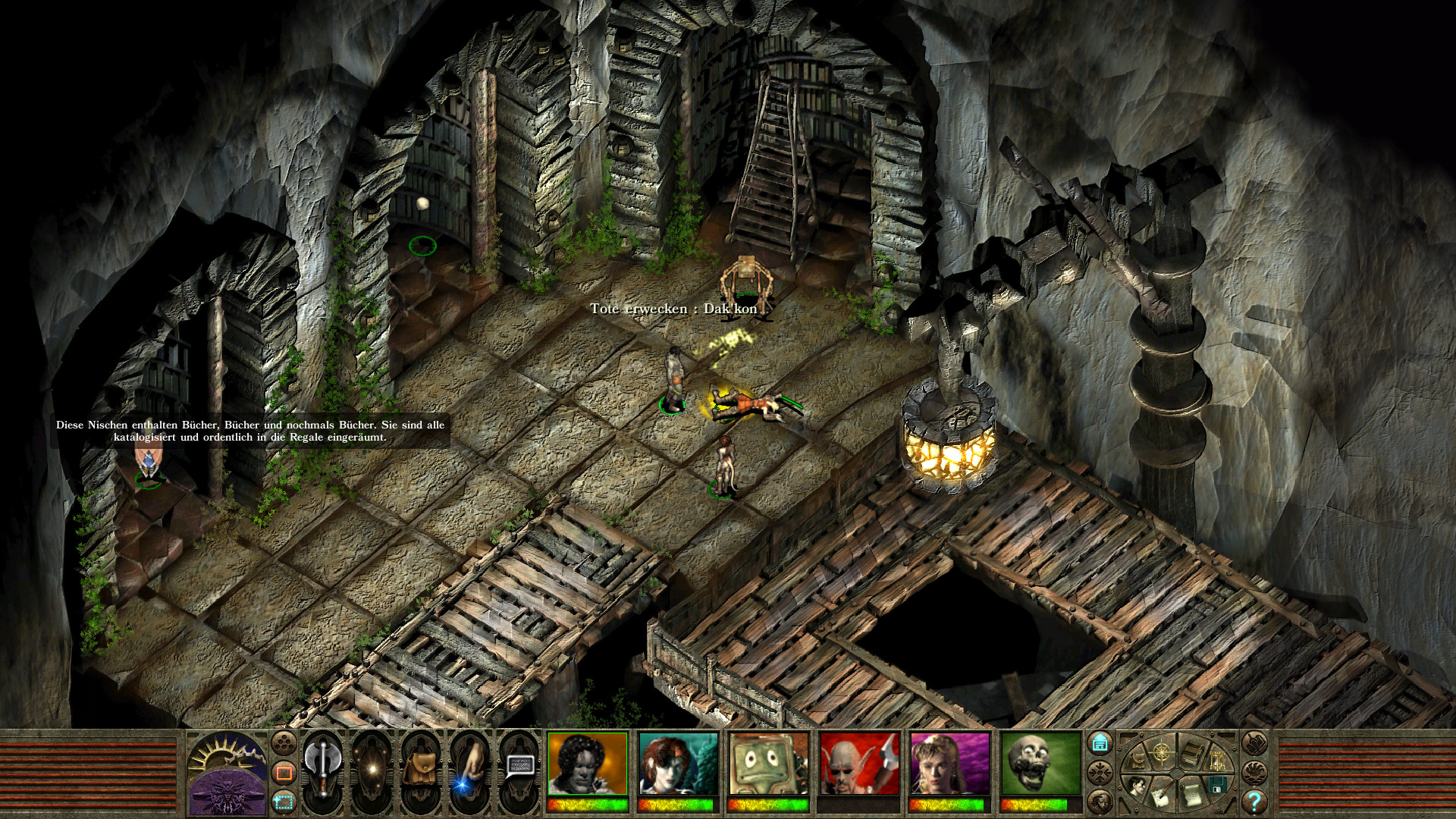Open the floppy disk save menu
Screen dimensions: 1456x819
(1216, 784)
